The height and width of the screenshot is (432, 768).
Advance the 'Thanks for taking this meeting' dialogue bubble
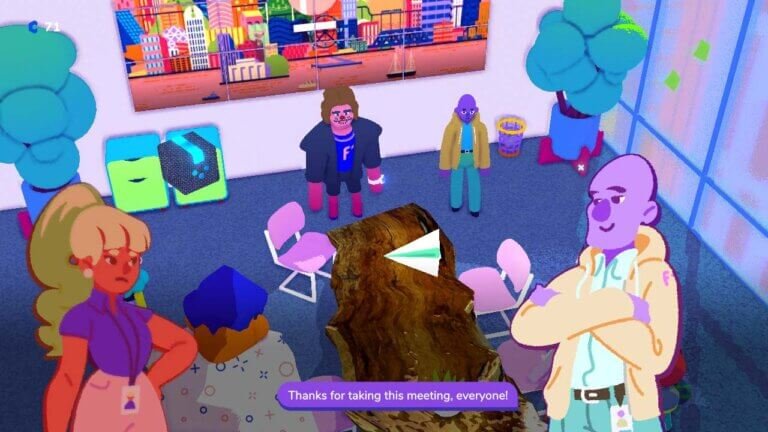(x=397, y=396)
